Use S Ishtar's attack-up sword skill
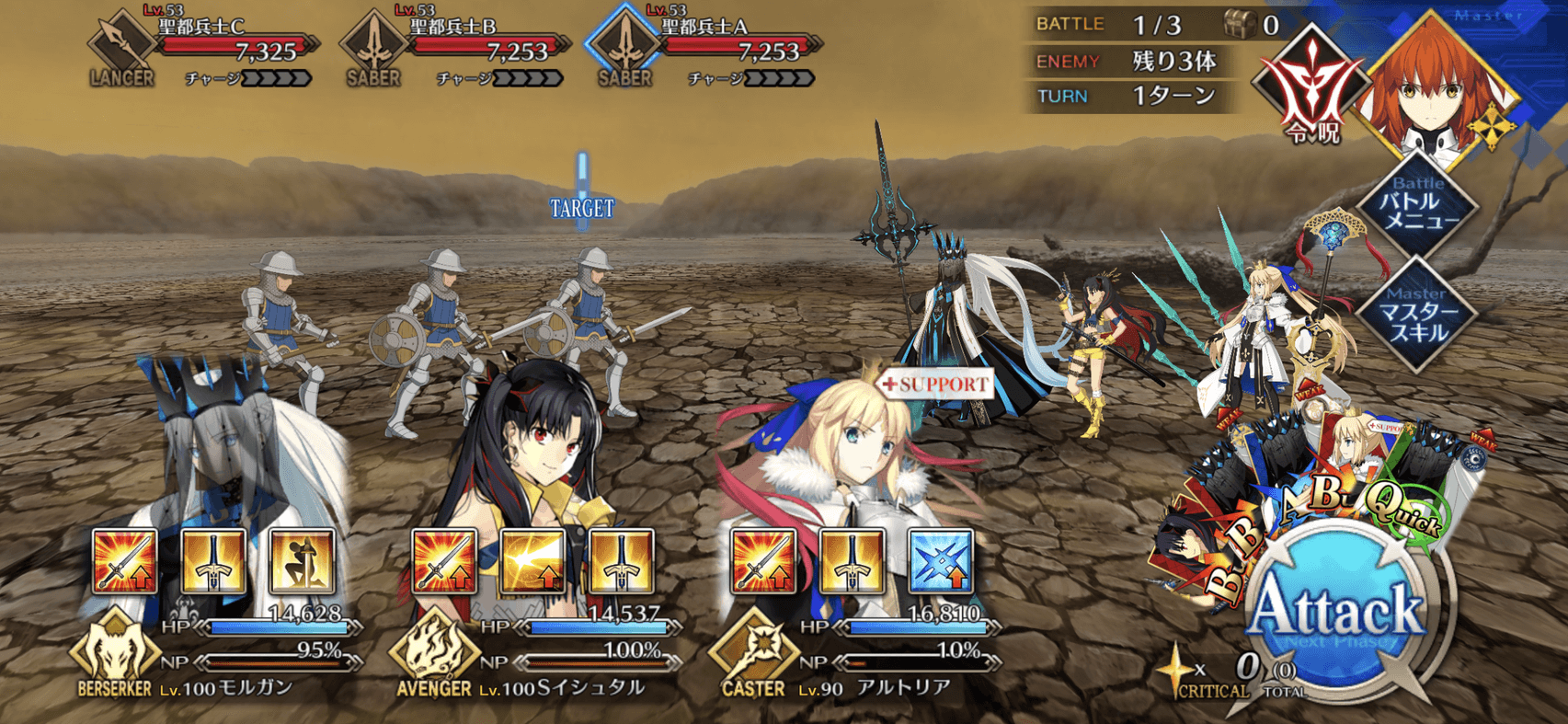The image size is (1568, 724). coord(445,560)
